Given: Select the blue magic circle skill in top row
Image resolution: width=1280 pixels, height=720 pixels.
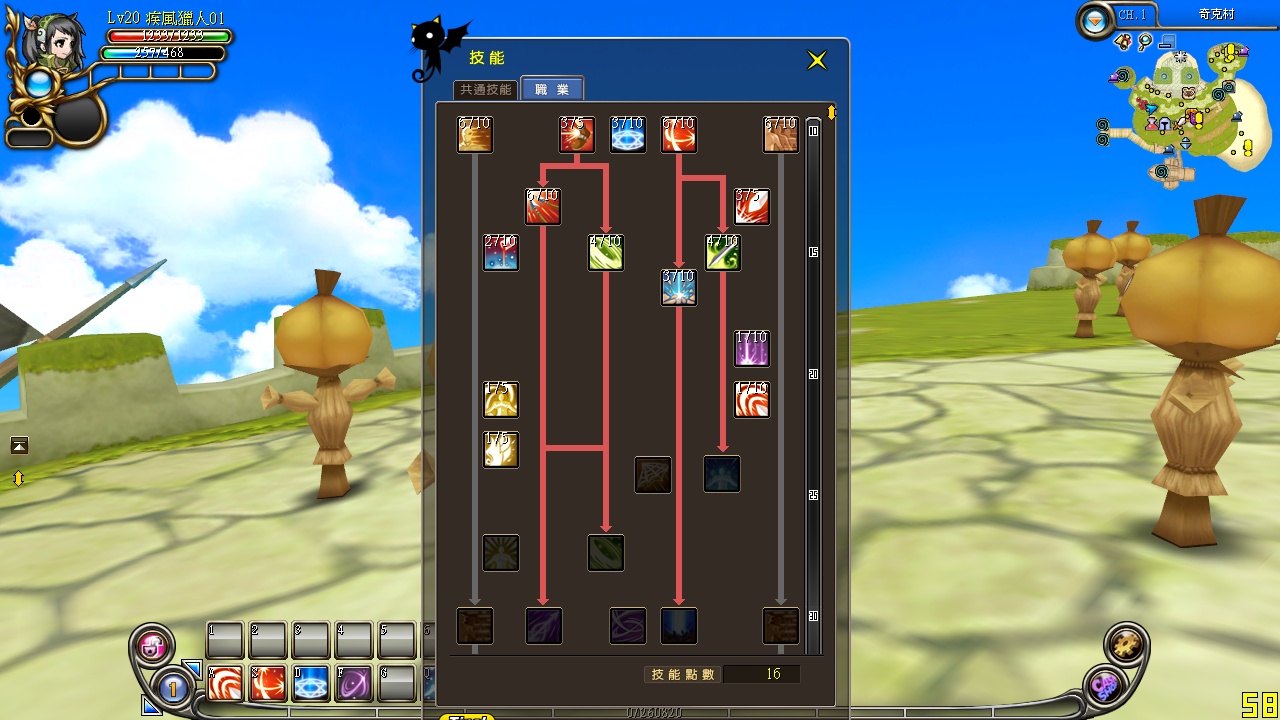Looking at the screenshot, I should (x=628, y=135).
